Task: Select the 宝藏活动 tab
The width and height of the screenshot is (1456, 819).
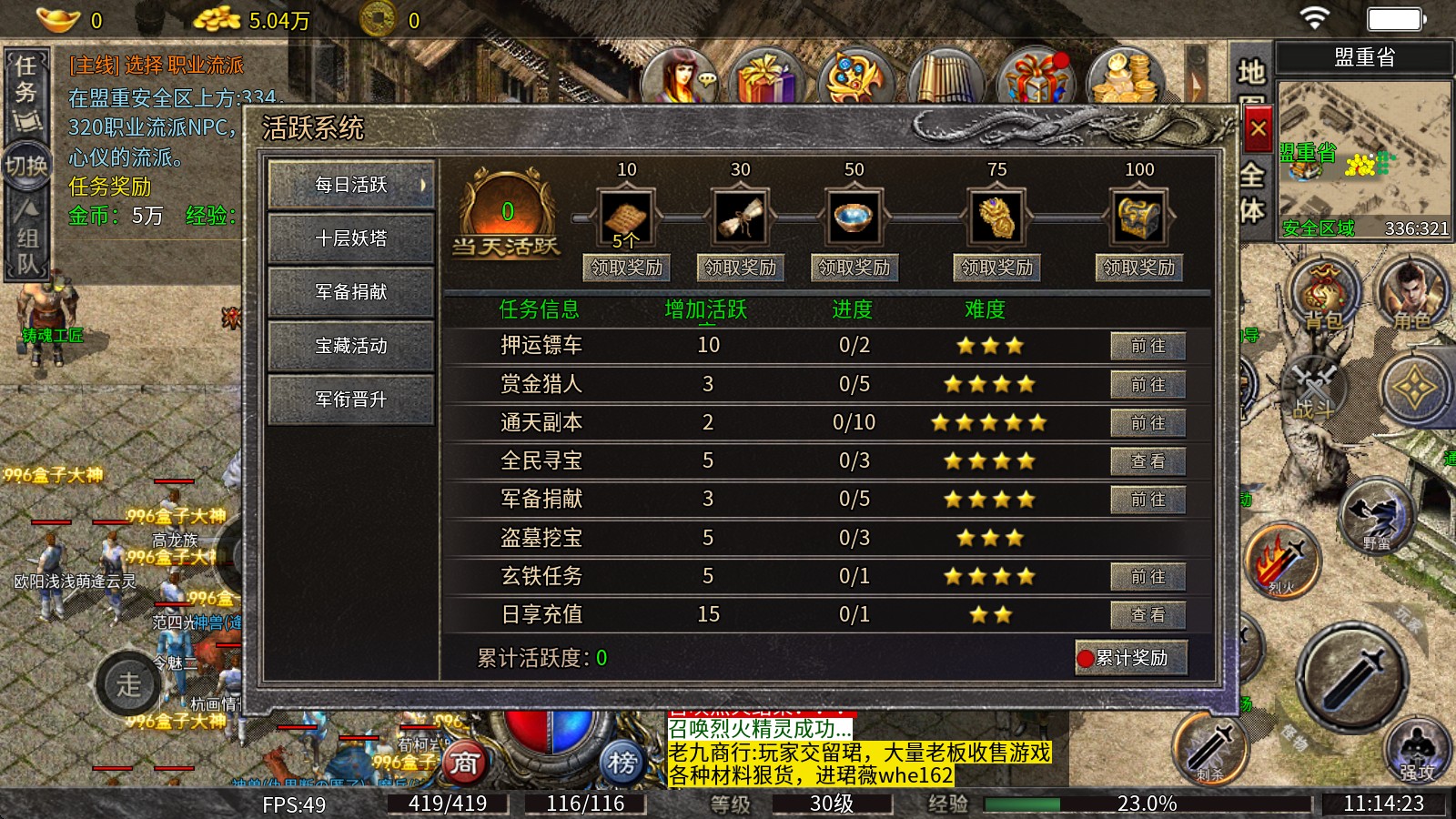Action: tap(351, 346)
